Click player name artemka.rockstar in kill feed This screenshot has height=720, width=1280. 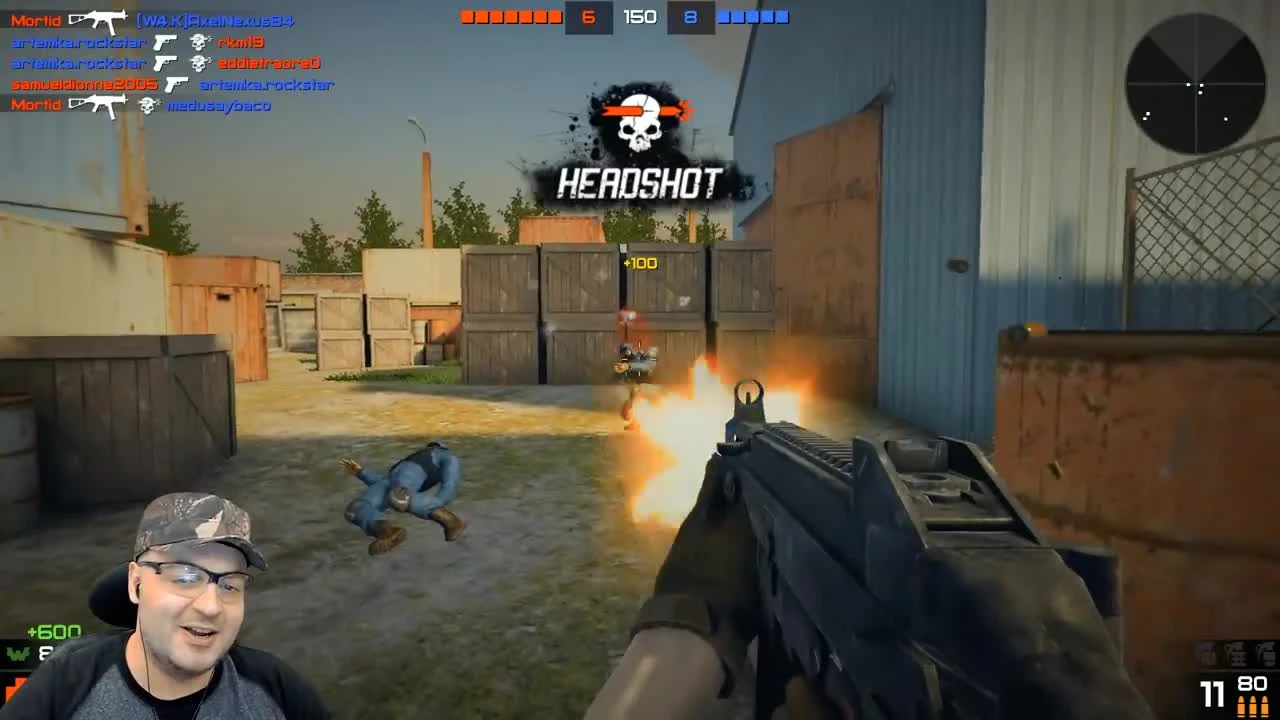78,41
